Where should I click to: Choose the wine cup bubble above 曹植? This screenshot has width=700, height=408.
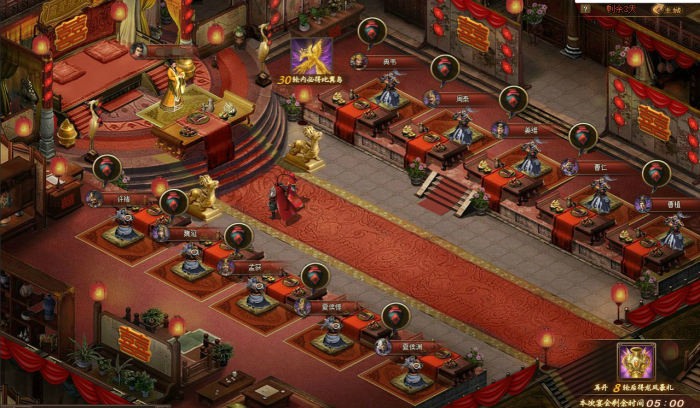656,174
